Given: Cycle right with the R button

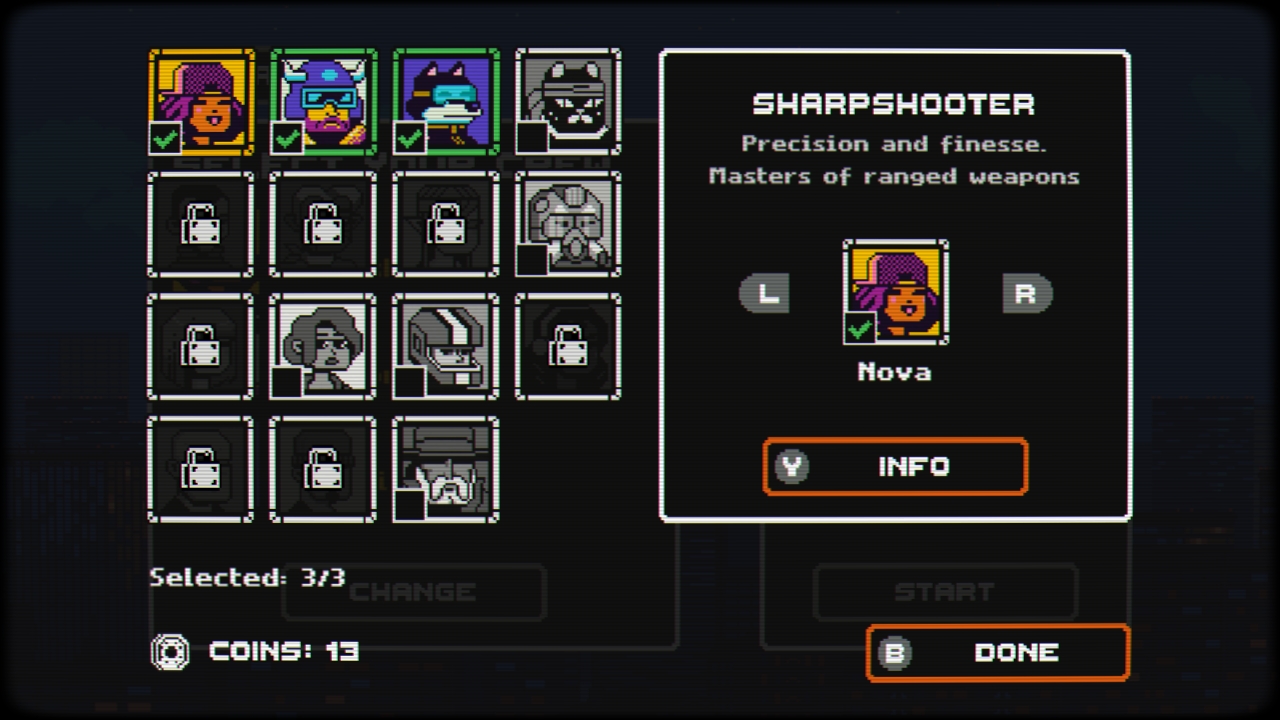Looking at the screenshot, I should [1026, 294].
